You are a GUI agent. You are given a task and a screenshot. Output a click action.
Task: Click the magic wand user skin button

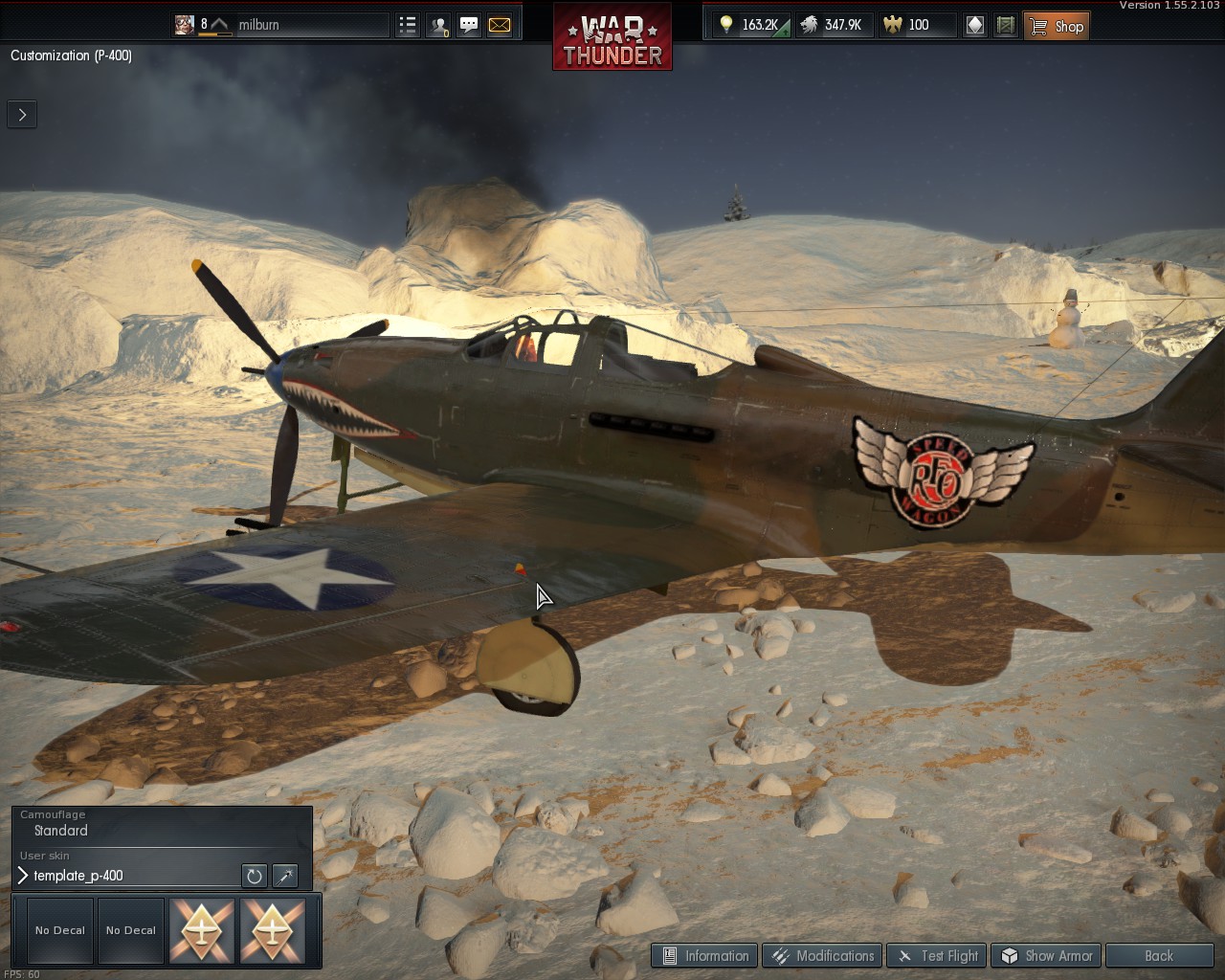tap(285, 876)
